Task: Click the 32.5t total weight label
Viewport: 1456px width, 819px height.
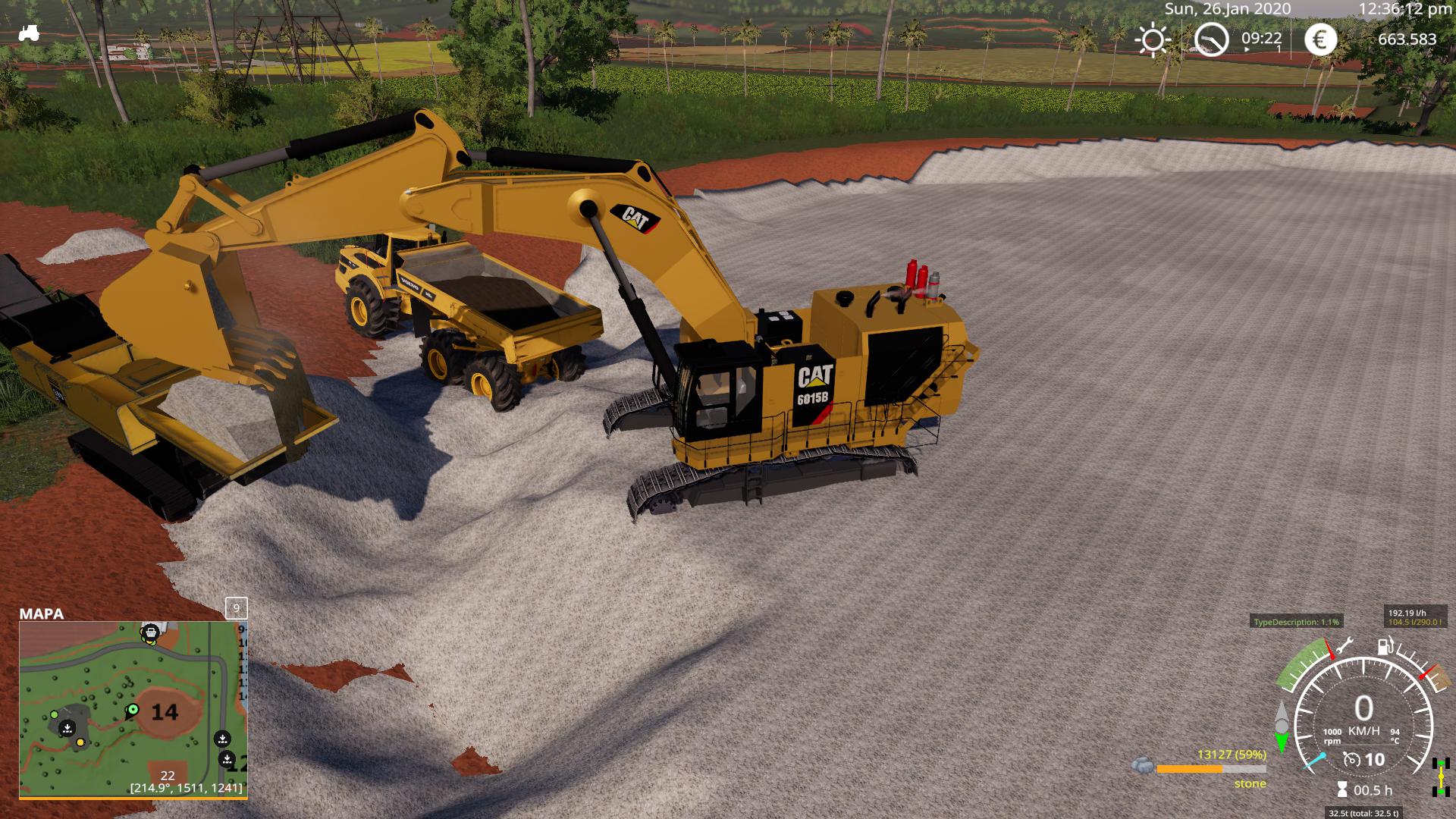Action: coord(1363,813)
